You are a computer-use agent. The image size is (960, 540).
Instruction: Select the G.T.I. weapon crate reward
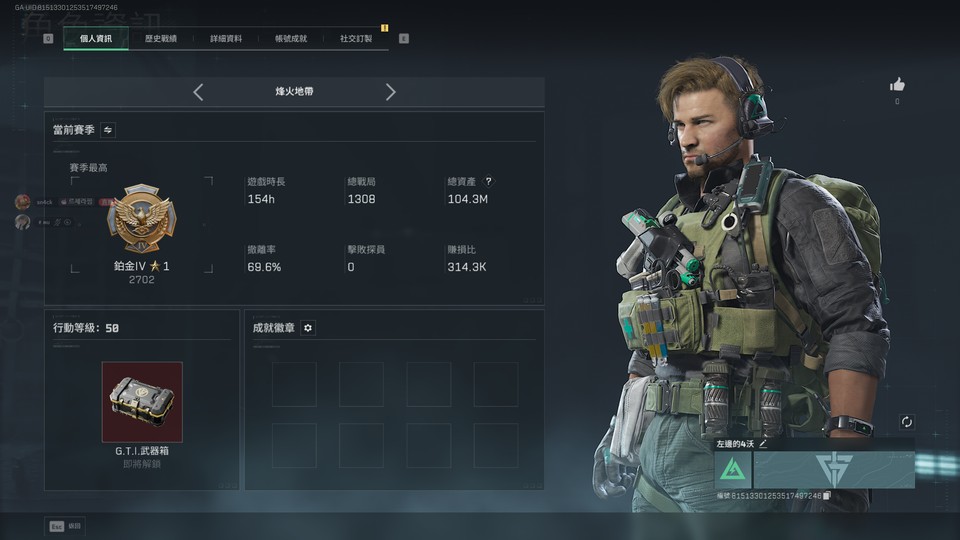click(x=142, y=402)
